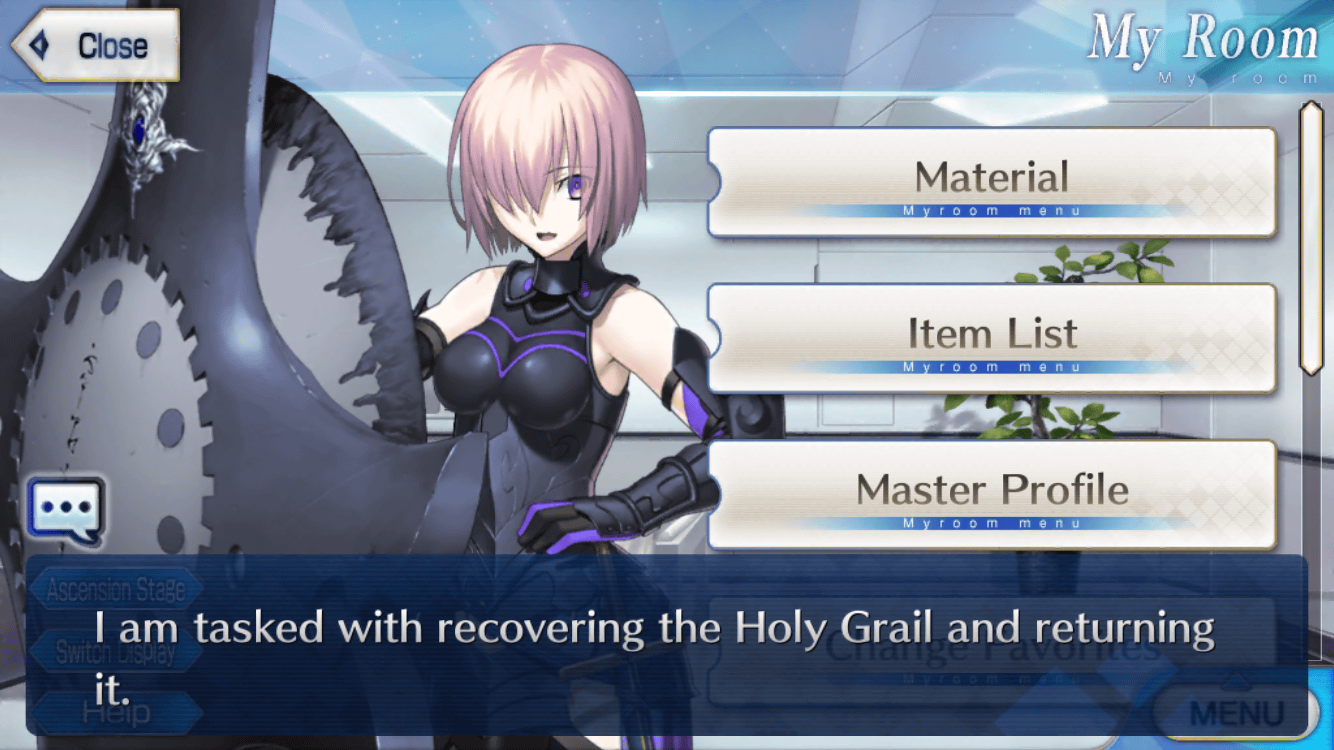Open the Ascension Stage option
This screenshot has width=1334, height=750.
(x=115, y=590)
